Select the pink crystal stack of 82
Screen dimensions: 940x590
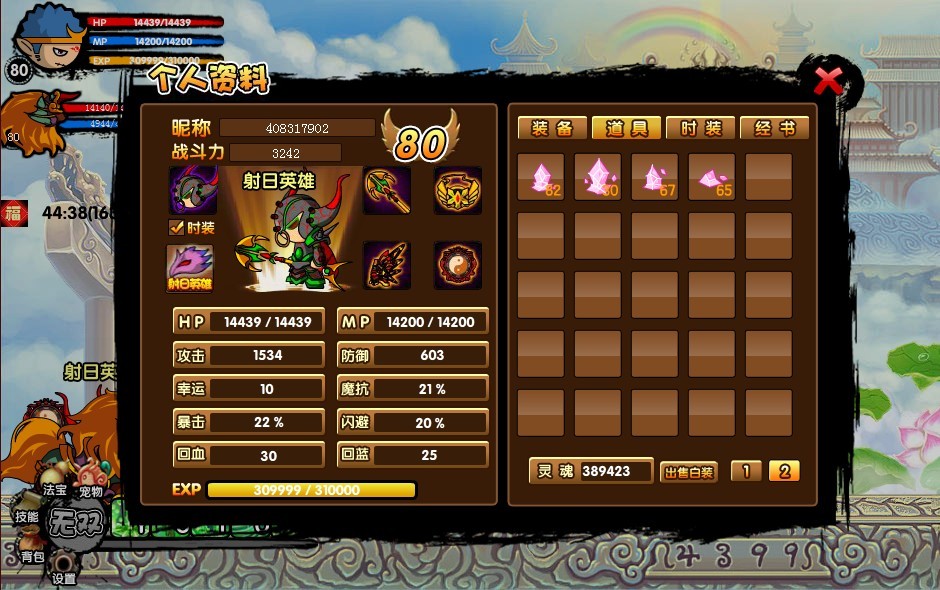point(540,177)
